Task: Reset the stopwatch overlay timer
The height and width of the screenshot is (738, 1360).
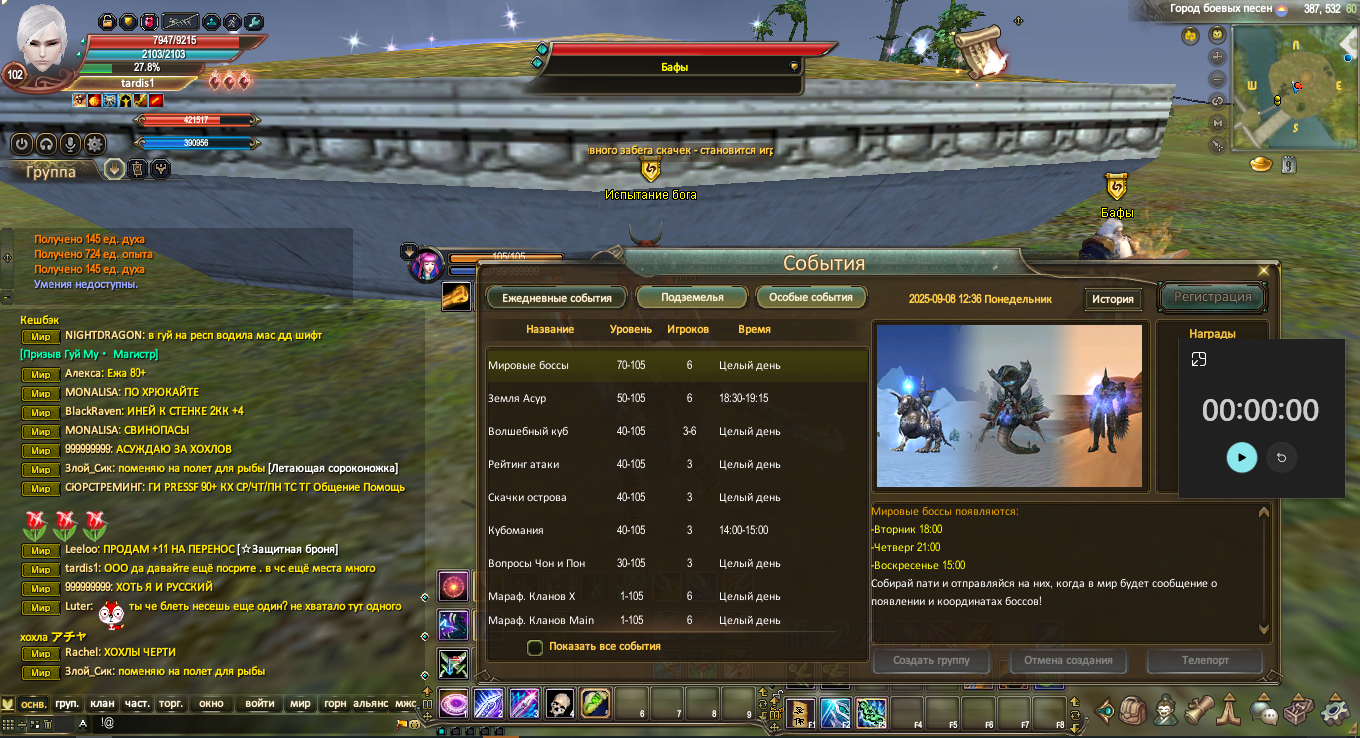Action: [x=1281, y=458]
